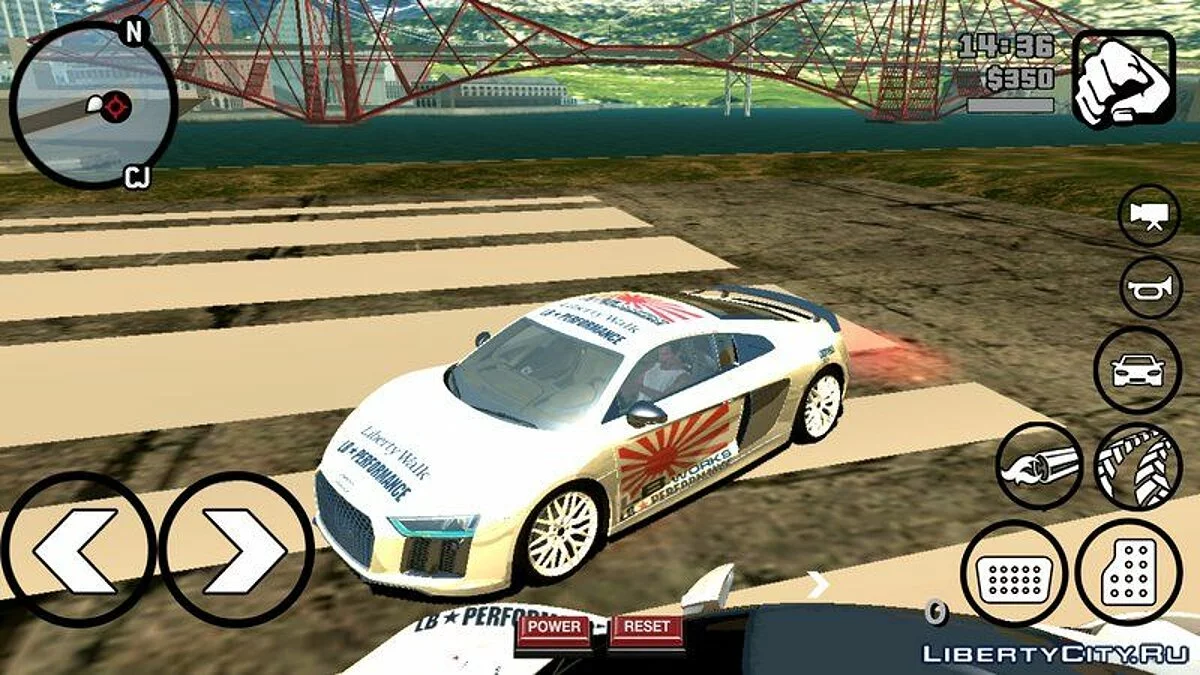This screenshot has height=675, width=1200.
Task: Tap the circular radar minimap
Action: coord(93,105)
